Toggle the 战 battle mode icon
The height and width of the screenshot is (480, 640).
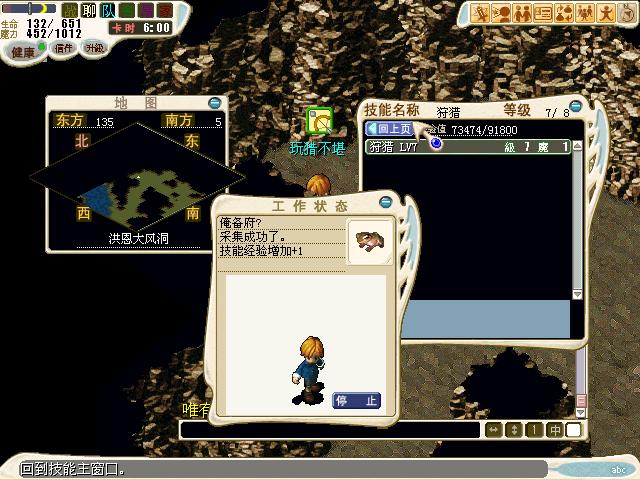tap(69, 9)
